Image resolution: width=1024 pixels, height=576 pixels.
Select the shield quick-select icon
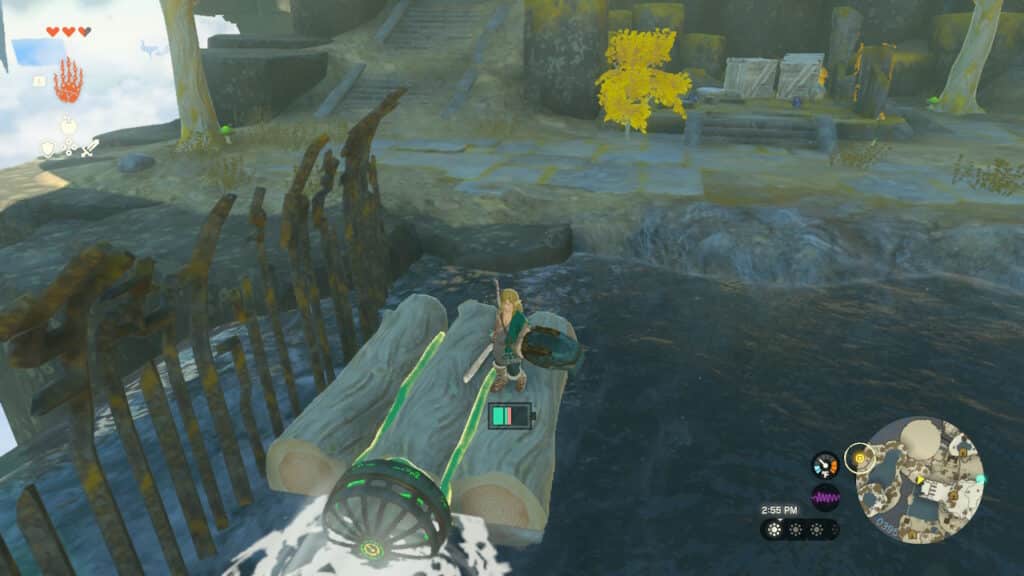click(x=47, y=149)
